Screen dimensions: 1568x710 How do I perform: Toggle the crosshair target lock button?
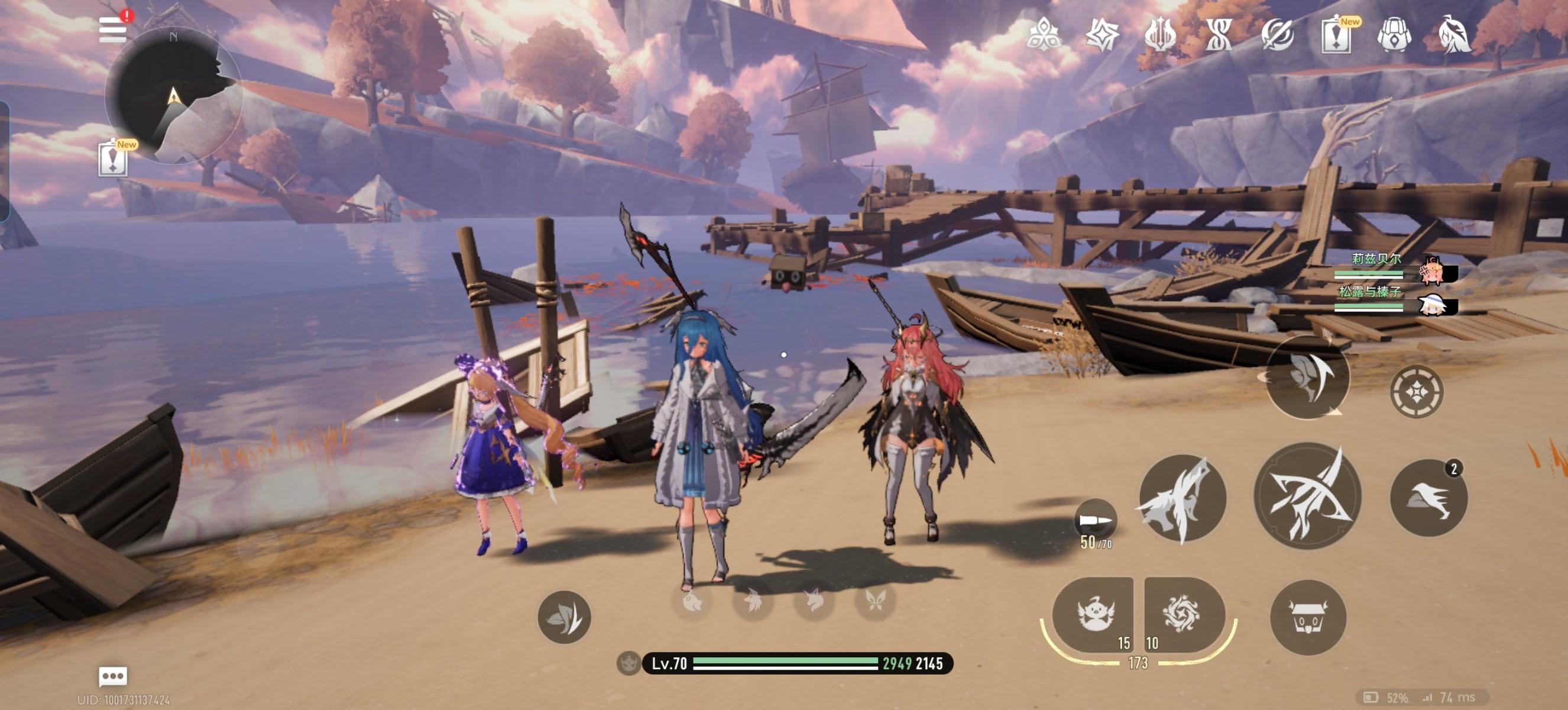coord(1417,392)
